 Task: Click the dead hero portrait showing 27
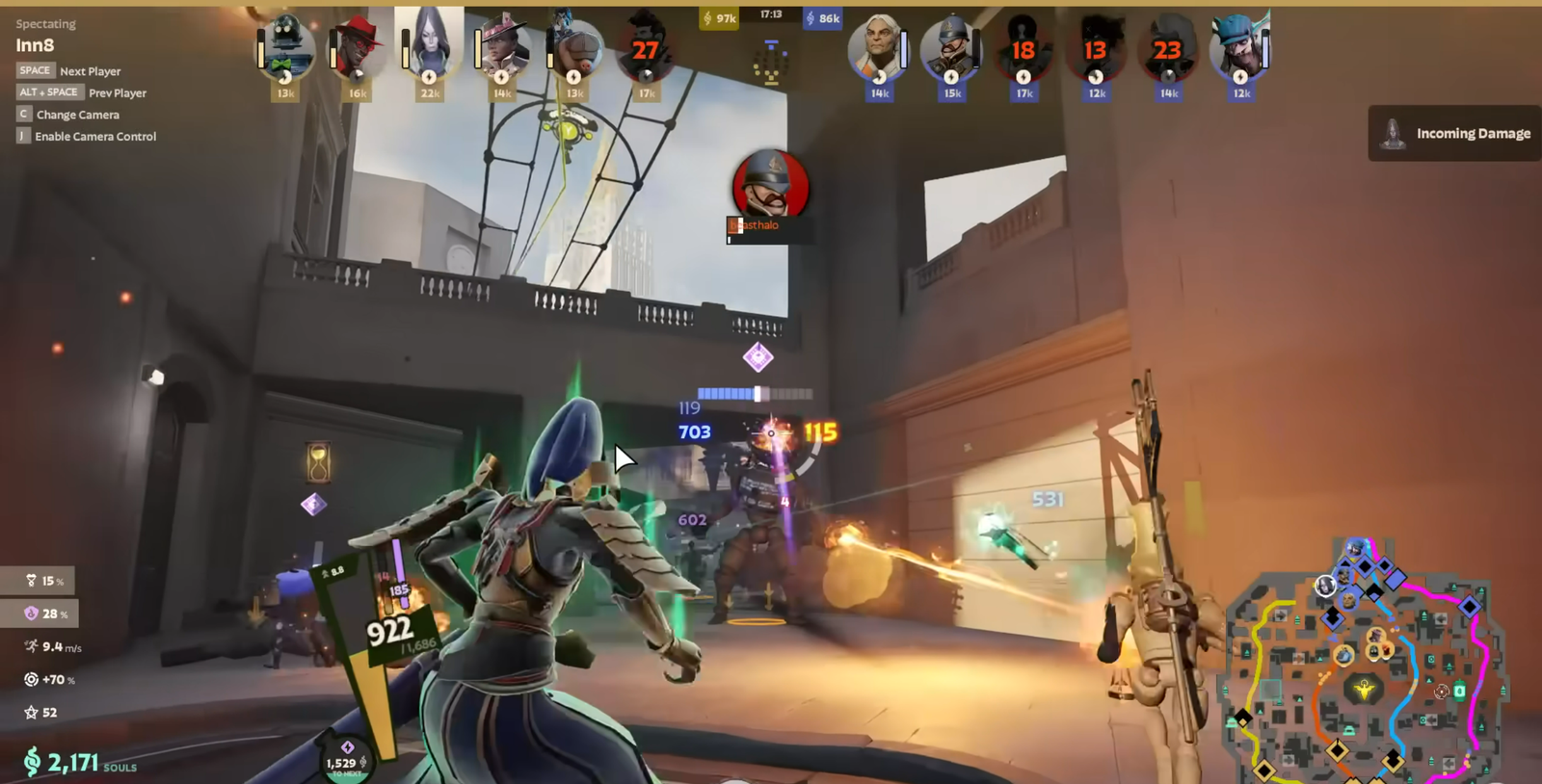point(646,50)
